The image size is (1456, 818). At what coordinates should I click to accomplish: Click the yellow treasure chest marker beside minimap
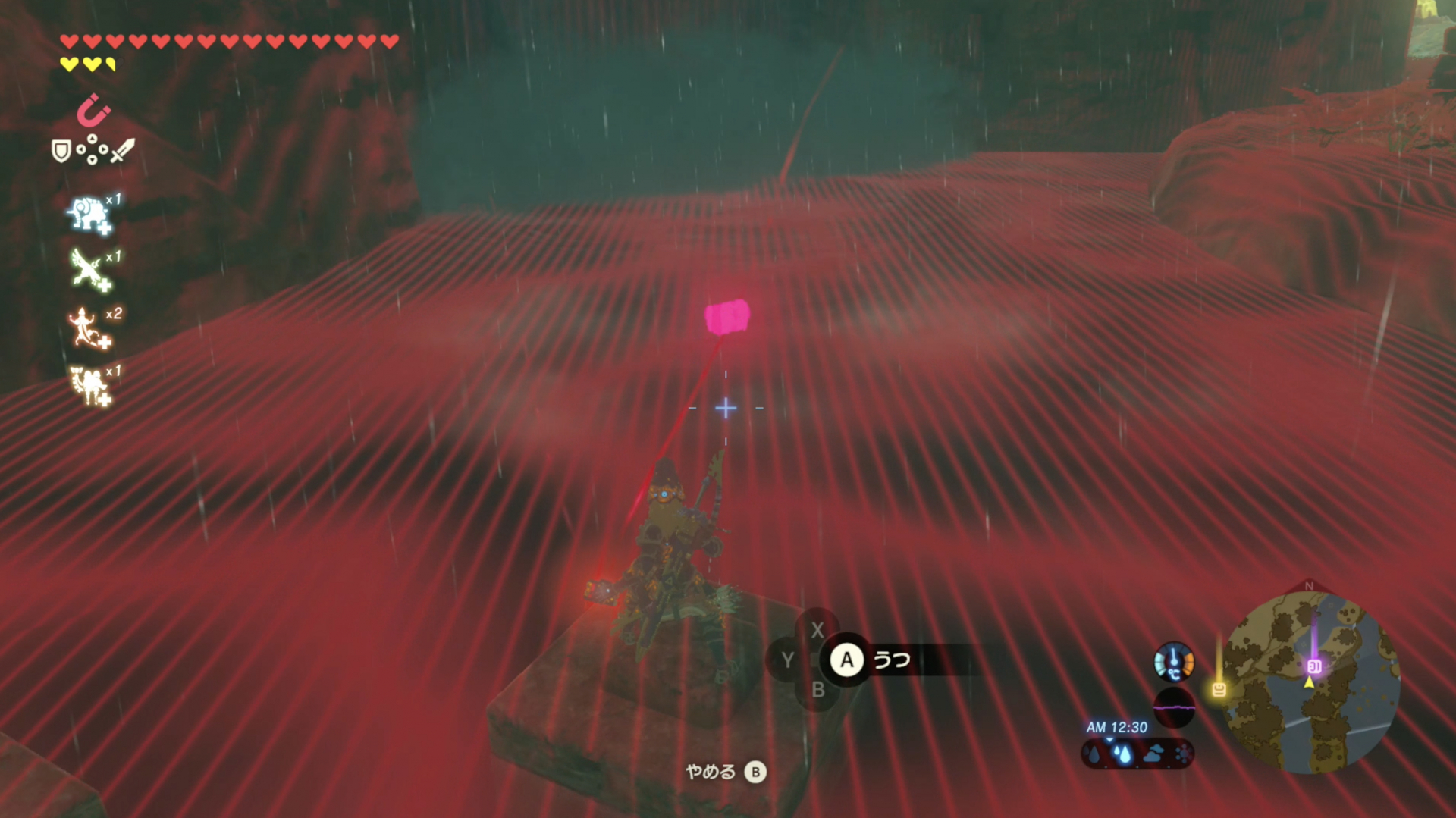click(x=1219, y=689)
